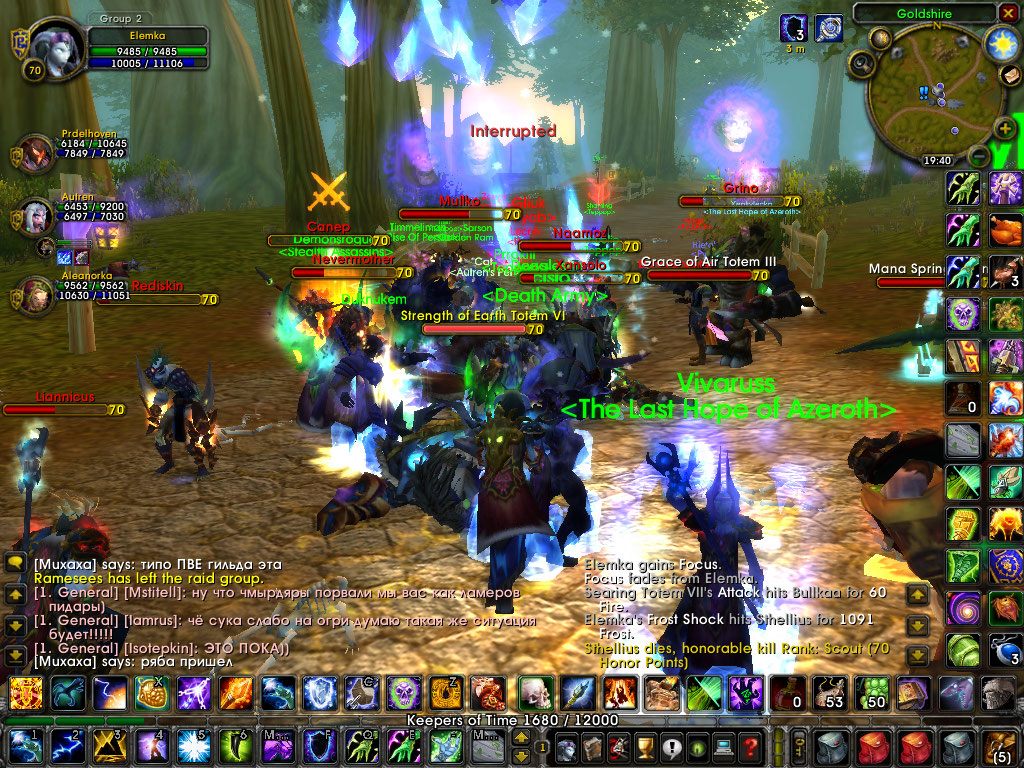Image resolution: width=1024 pixels, height=768 pixels.
Task: Open the keyring key button
Action: [799, 747]
